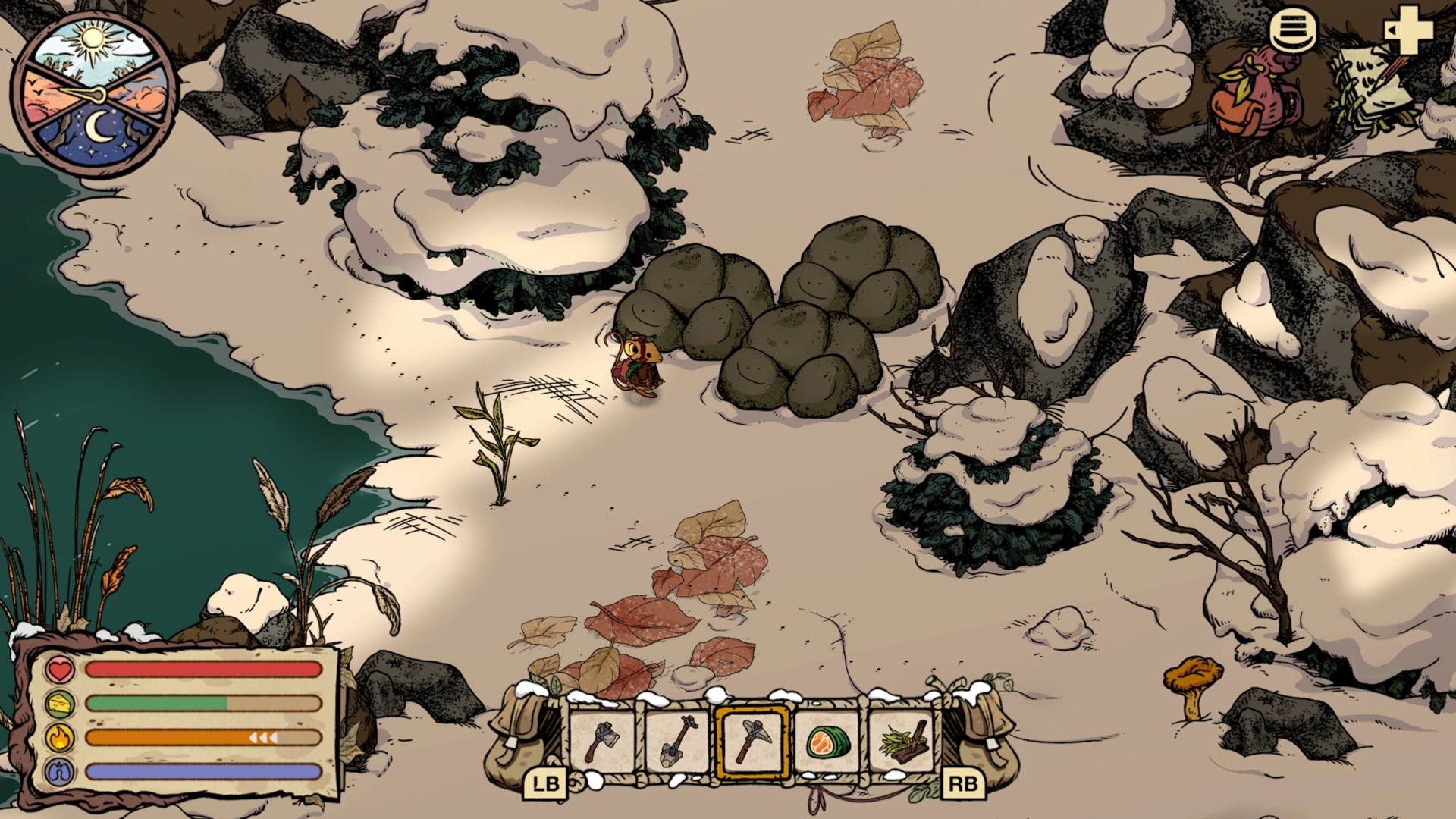The width and height of the screenshot is (1456, 819).
Task: Choose the leaf-wrapped salmon food slot
Action: click(x=827, y=741)
